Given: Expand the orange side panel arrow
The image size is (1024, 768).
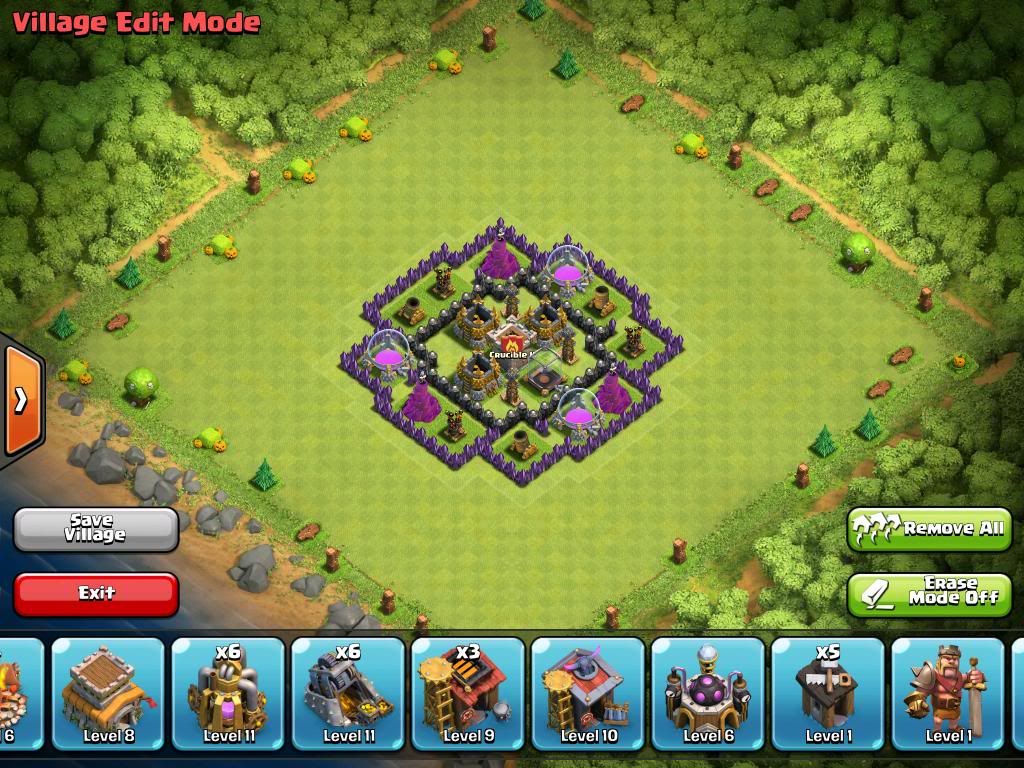Looking at the screenshot, I should (21, 399).
